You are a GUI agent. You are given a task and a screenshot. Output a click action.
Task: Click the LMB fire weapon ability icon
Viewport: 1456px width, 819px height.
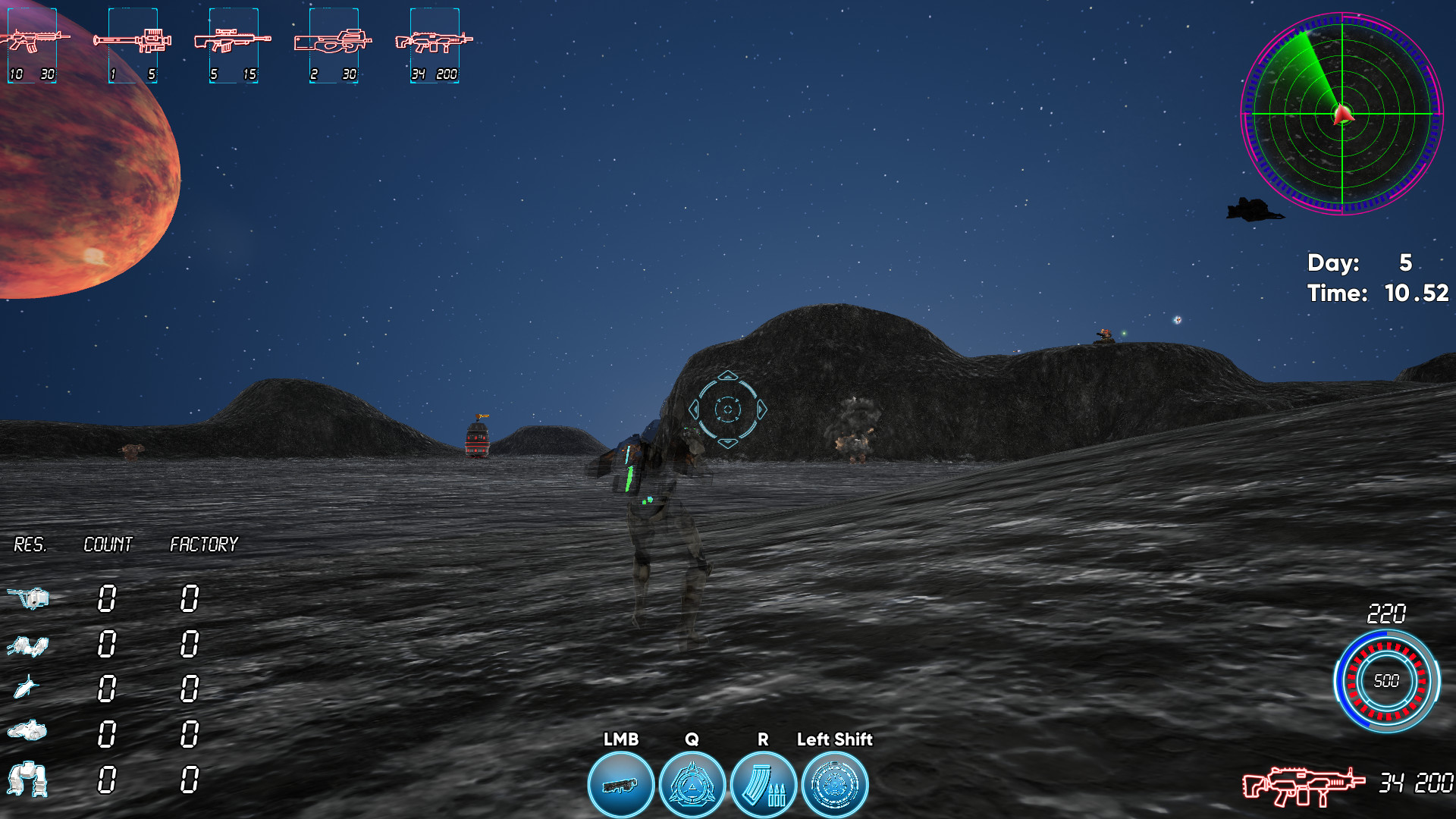[620, 784]
